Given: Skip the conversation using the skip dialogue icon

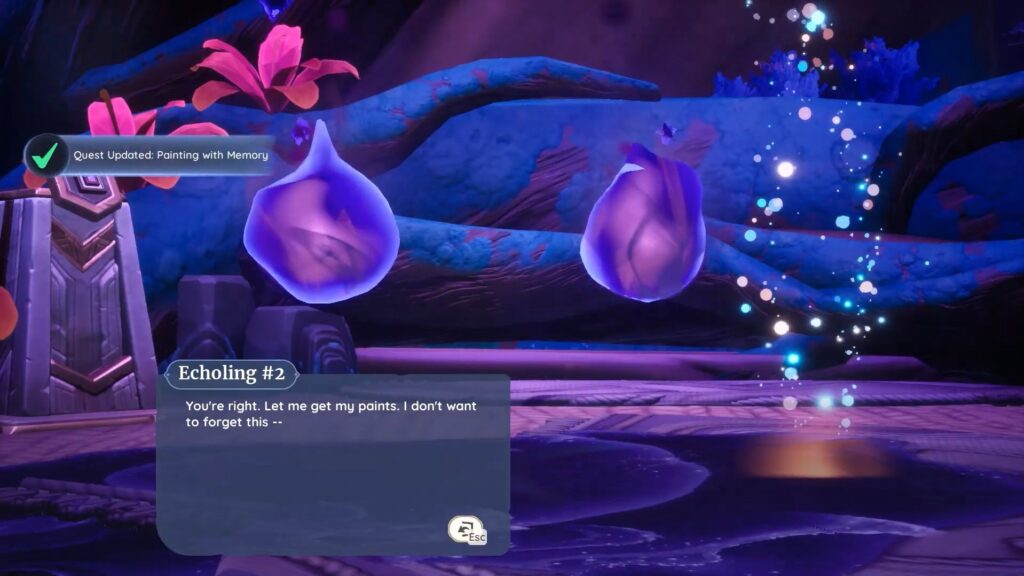Looking at the screenshot, I should (466, 531).
